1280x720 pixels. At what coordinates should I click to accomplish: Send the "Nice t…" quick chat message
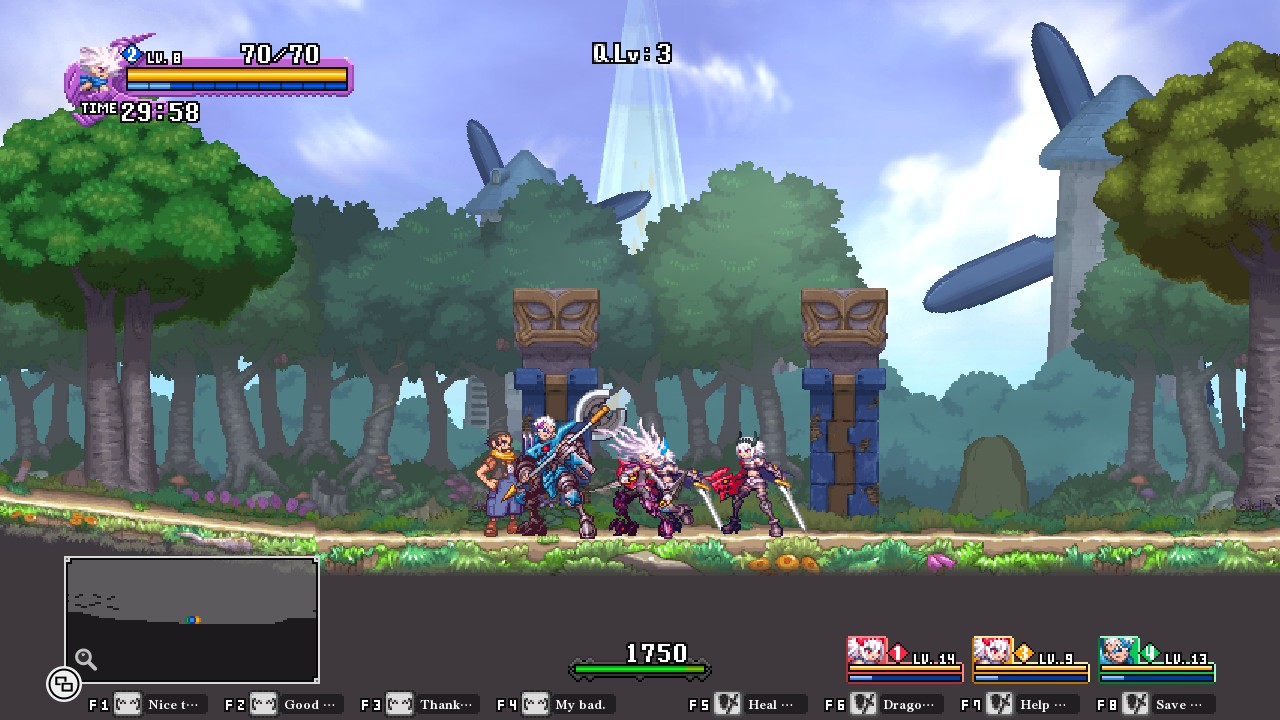(160, 704)
